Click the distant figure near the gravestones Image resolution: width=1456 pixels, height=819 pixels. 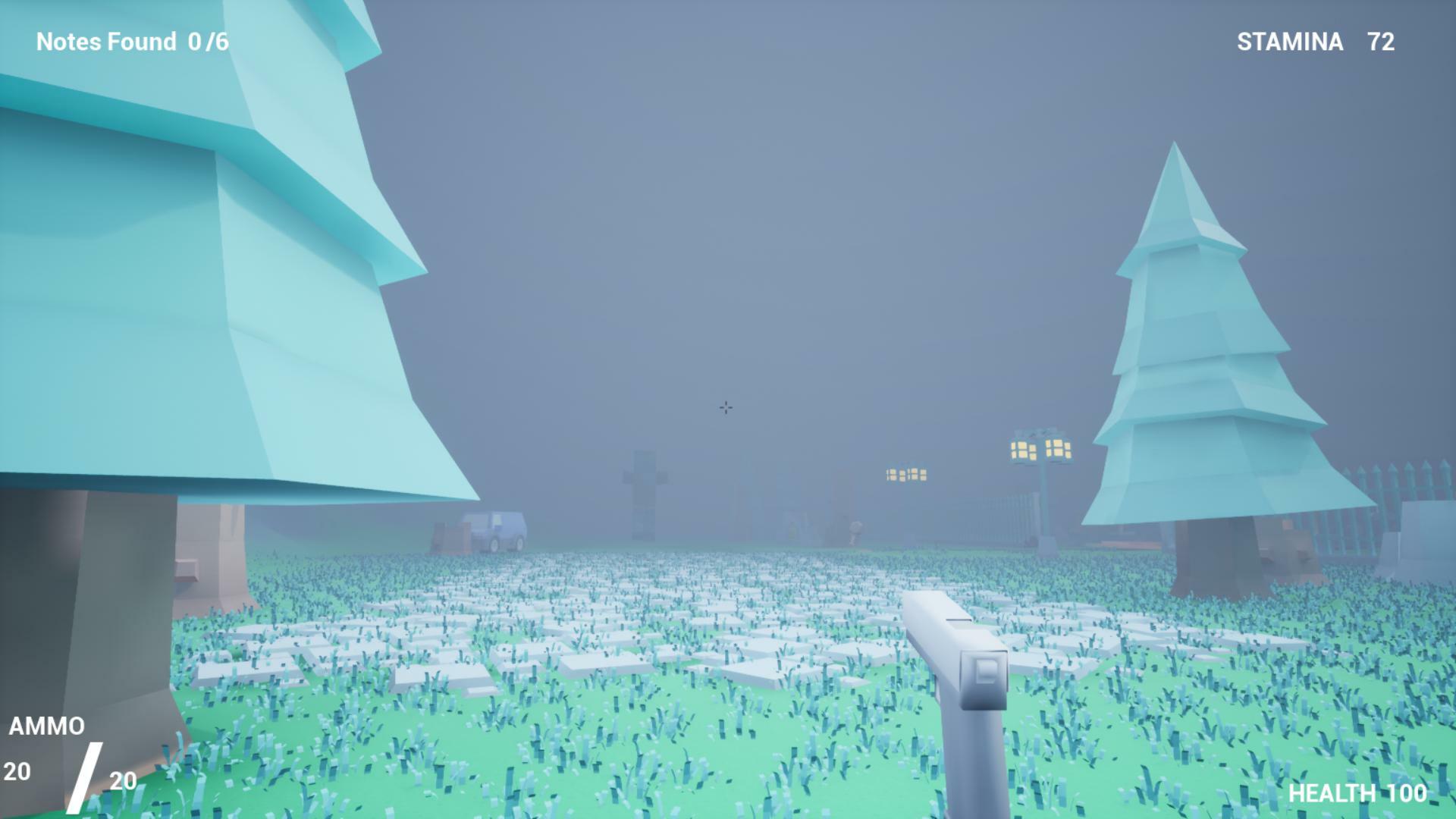tap(855, 531)
